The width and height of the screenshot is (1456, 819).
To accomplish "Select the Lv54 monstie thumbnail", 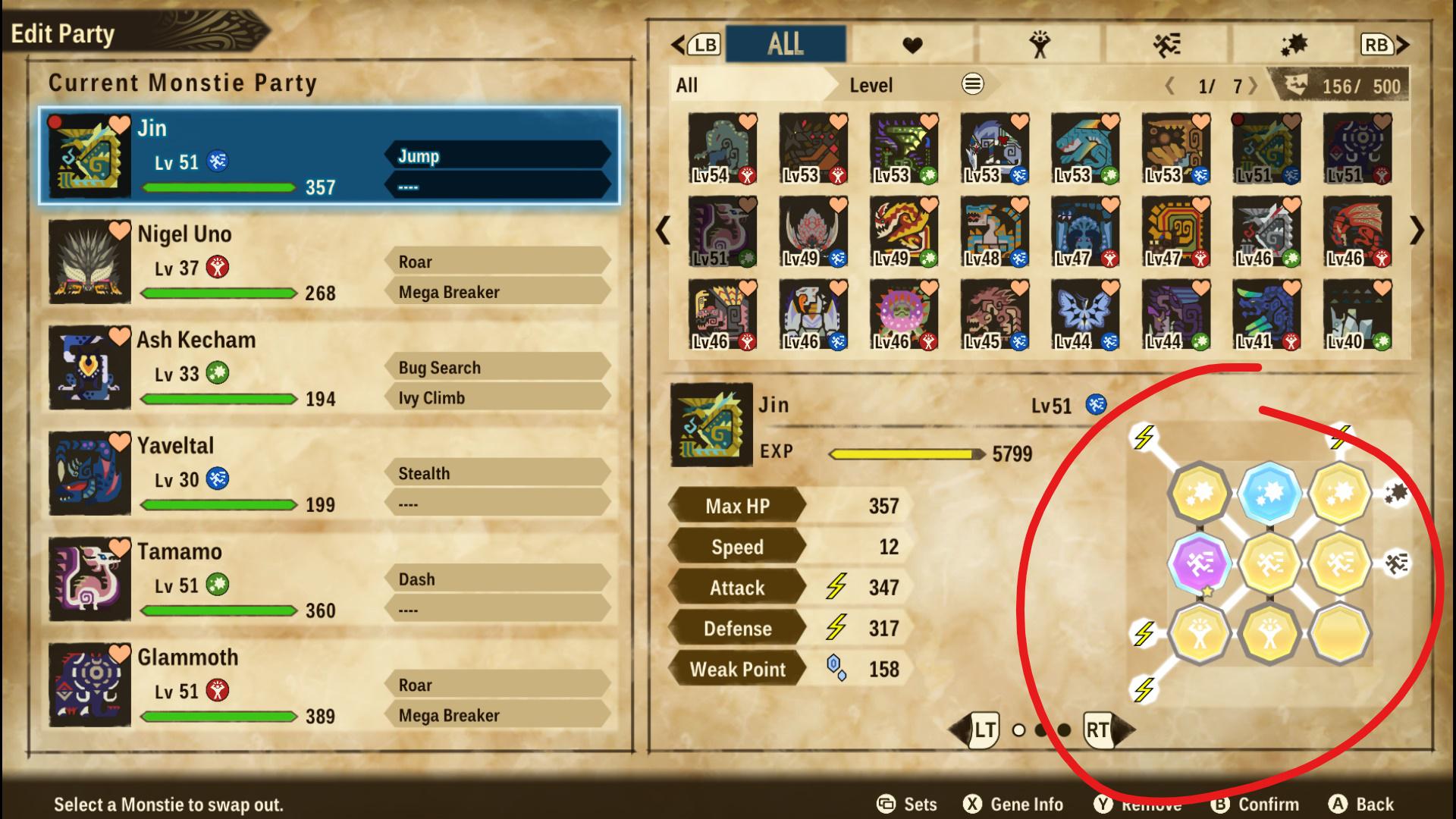I will tap(721, 149).
